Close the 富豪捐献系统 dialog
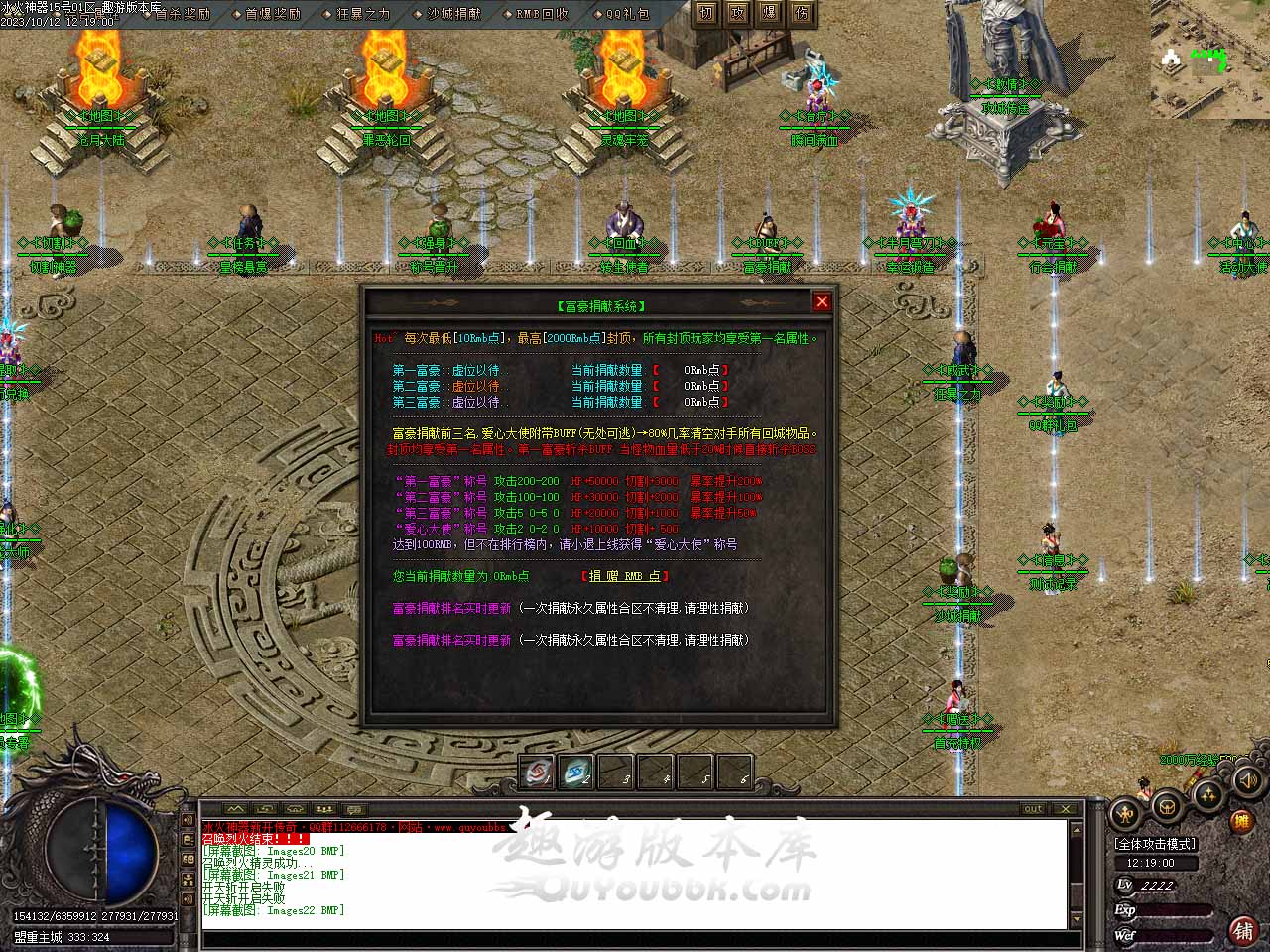The width and height of the screenshot is (1270, 952). pos(822,301)
